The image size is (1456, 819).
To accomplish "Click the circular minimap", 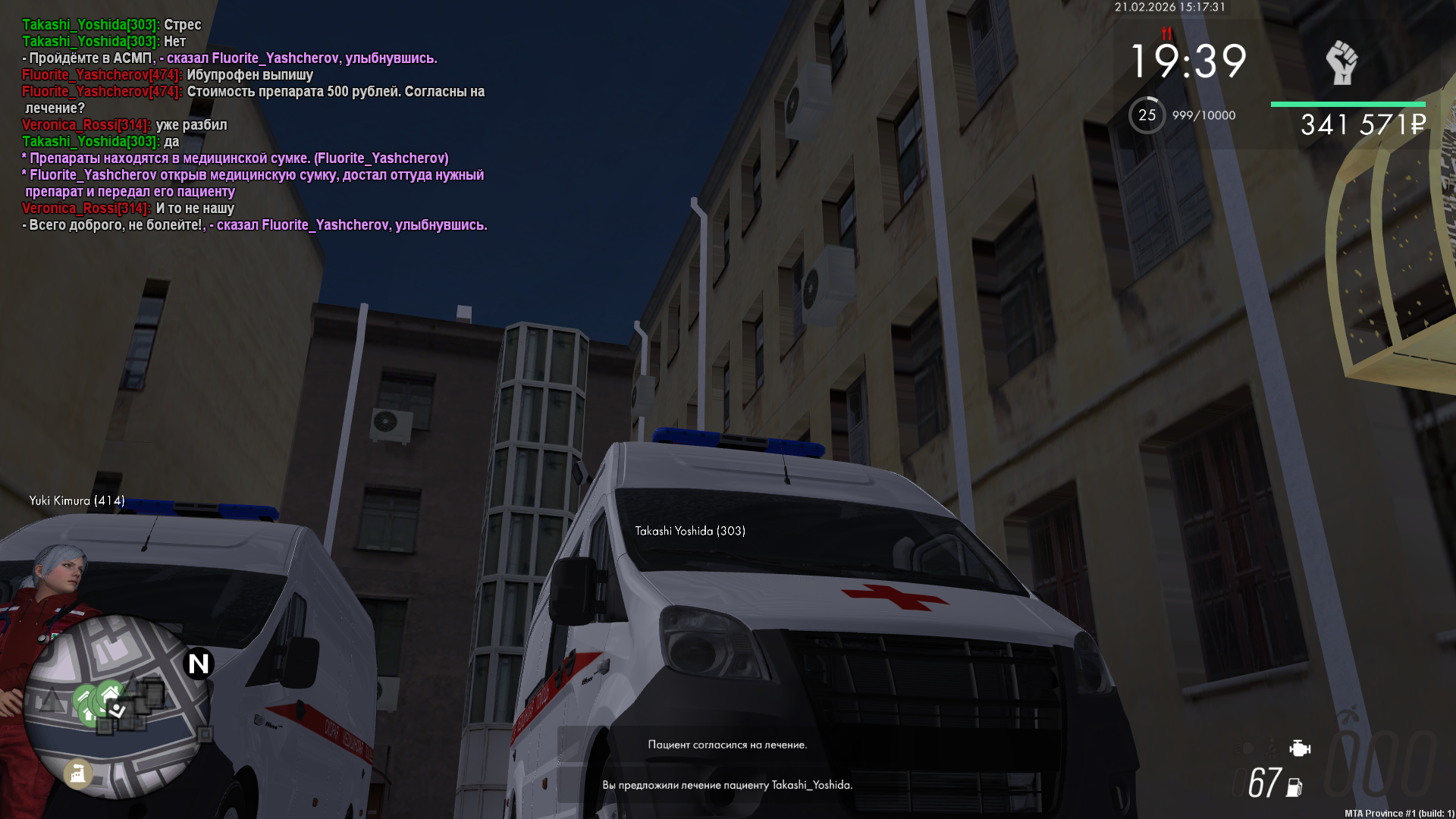I will pyautogui.click(x=116, y=706).
